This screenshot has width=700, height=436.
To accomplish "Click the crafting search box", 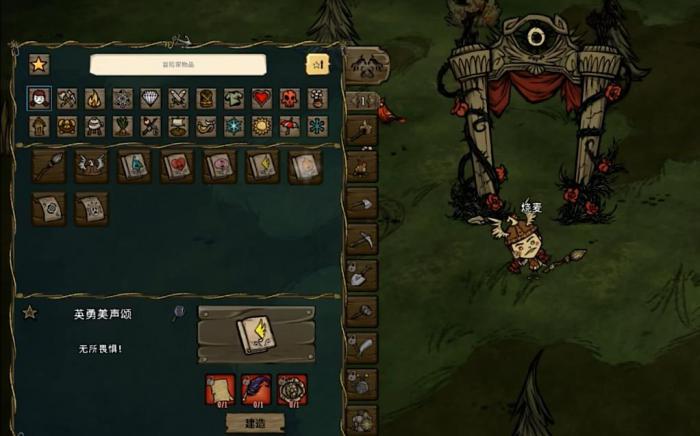I will click(x=178, y=64).
